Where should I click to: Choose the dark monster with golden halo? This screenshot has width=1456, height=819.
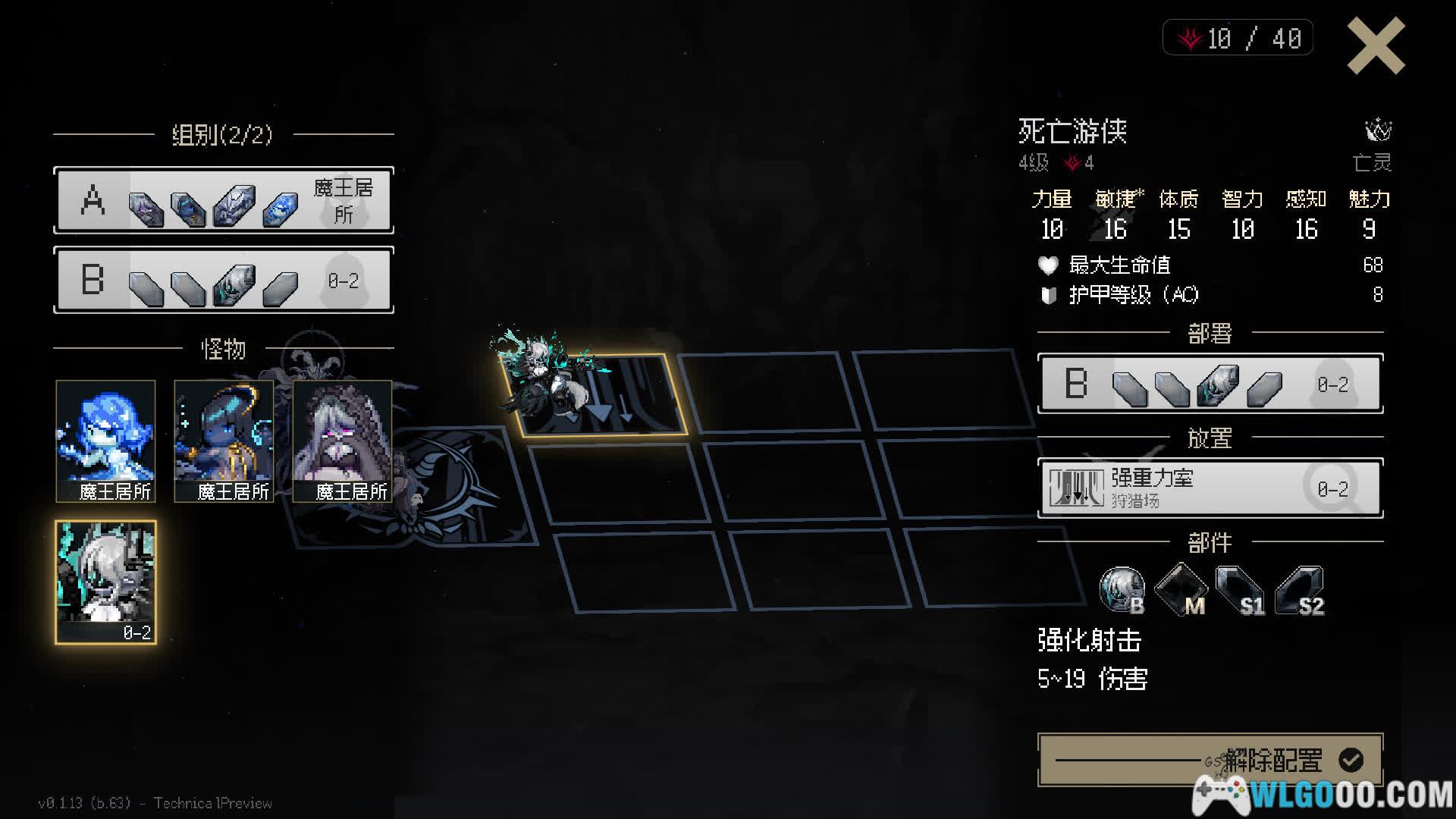tap(224, 441)
